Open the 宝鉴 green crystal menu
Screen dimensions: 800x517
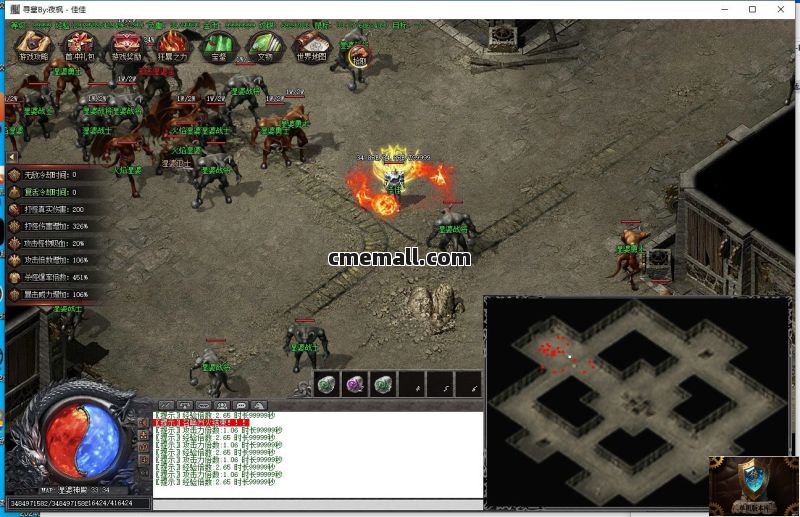click(218, 45)
